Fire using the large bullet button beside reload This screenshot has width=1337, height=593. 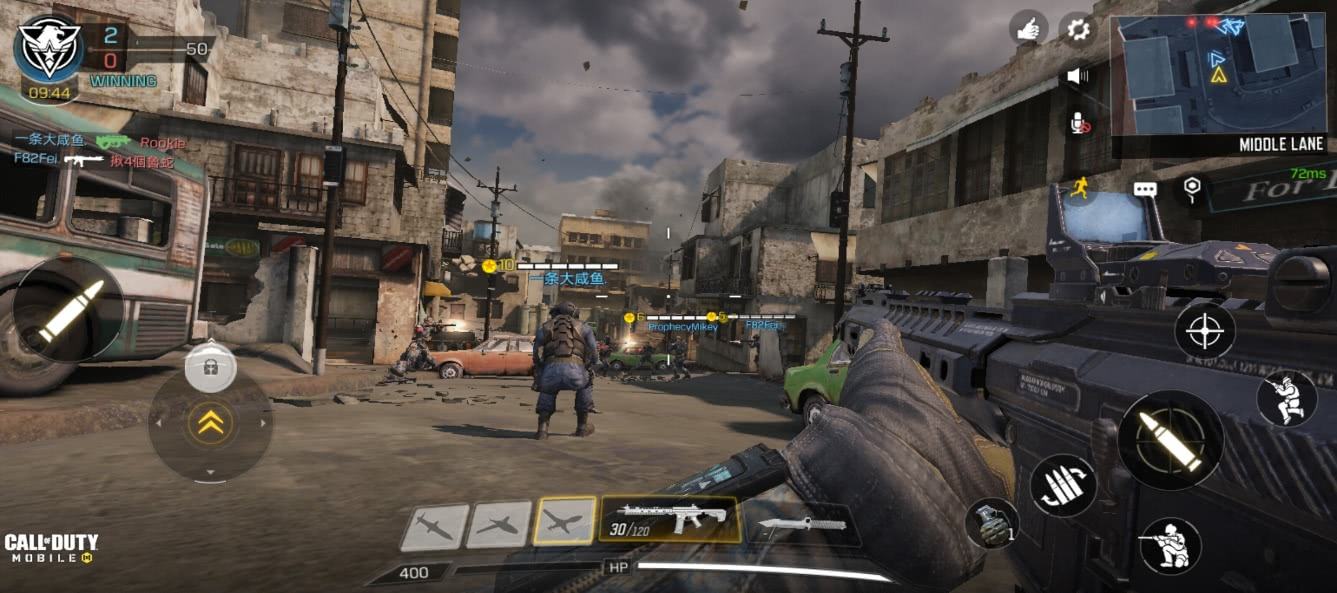point(1170,440)
